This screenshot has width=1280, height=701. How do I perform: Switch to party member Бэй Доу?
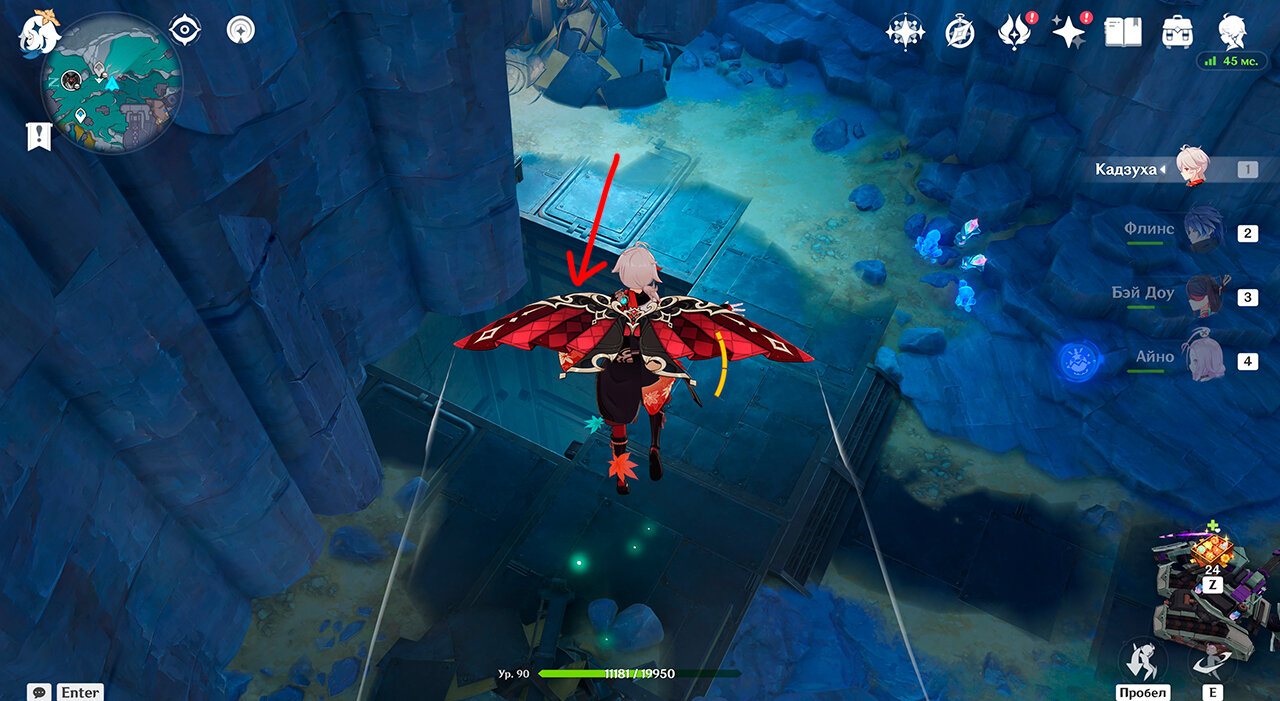click(x=1204, y=295)
